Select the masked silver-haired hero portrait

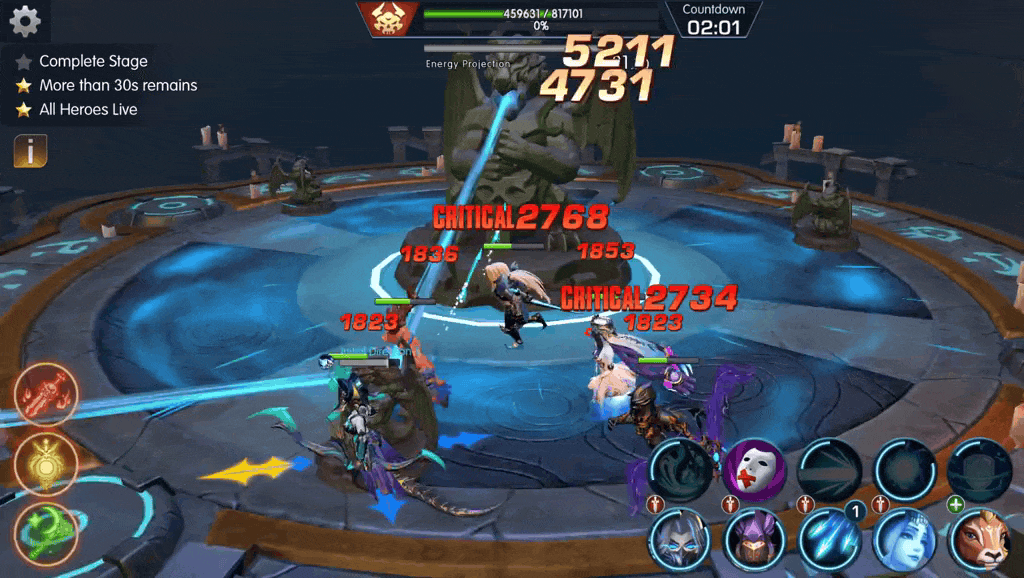click(679, 540)
